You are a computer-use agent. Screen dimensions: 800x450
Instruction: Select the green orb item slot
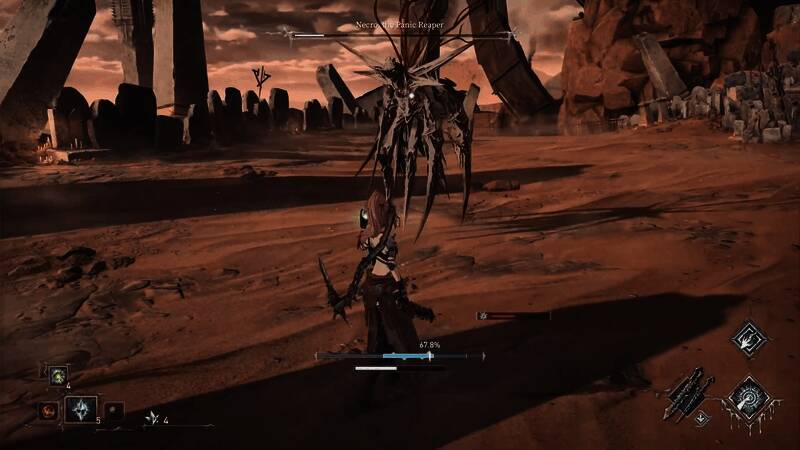(59, 376)
